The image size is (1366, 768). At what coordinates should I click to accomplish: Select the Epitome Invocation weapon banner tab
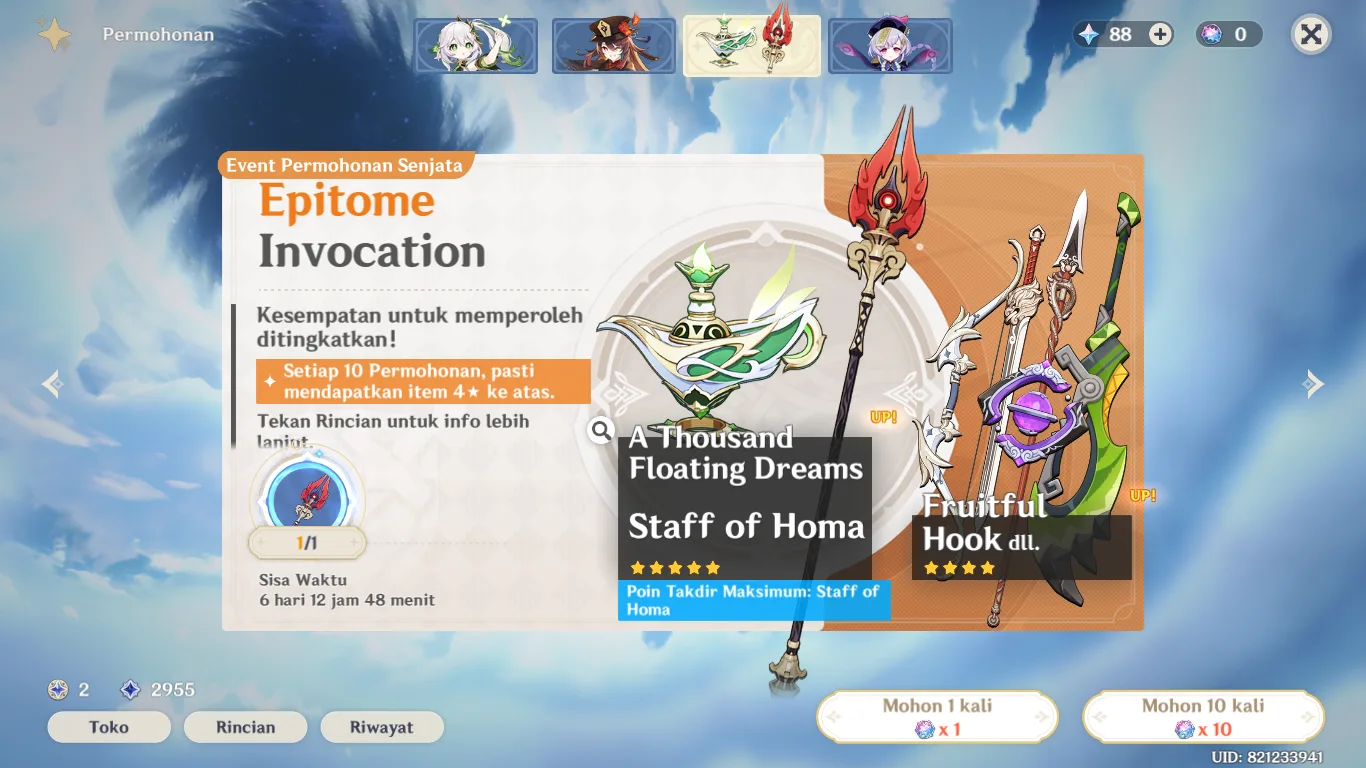[x=752, y=46]
